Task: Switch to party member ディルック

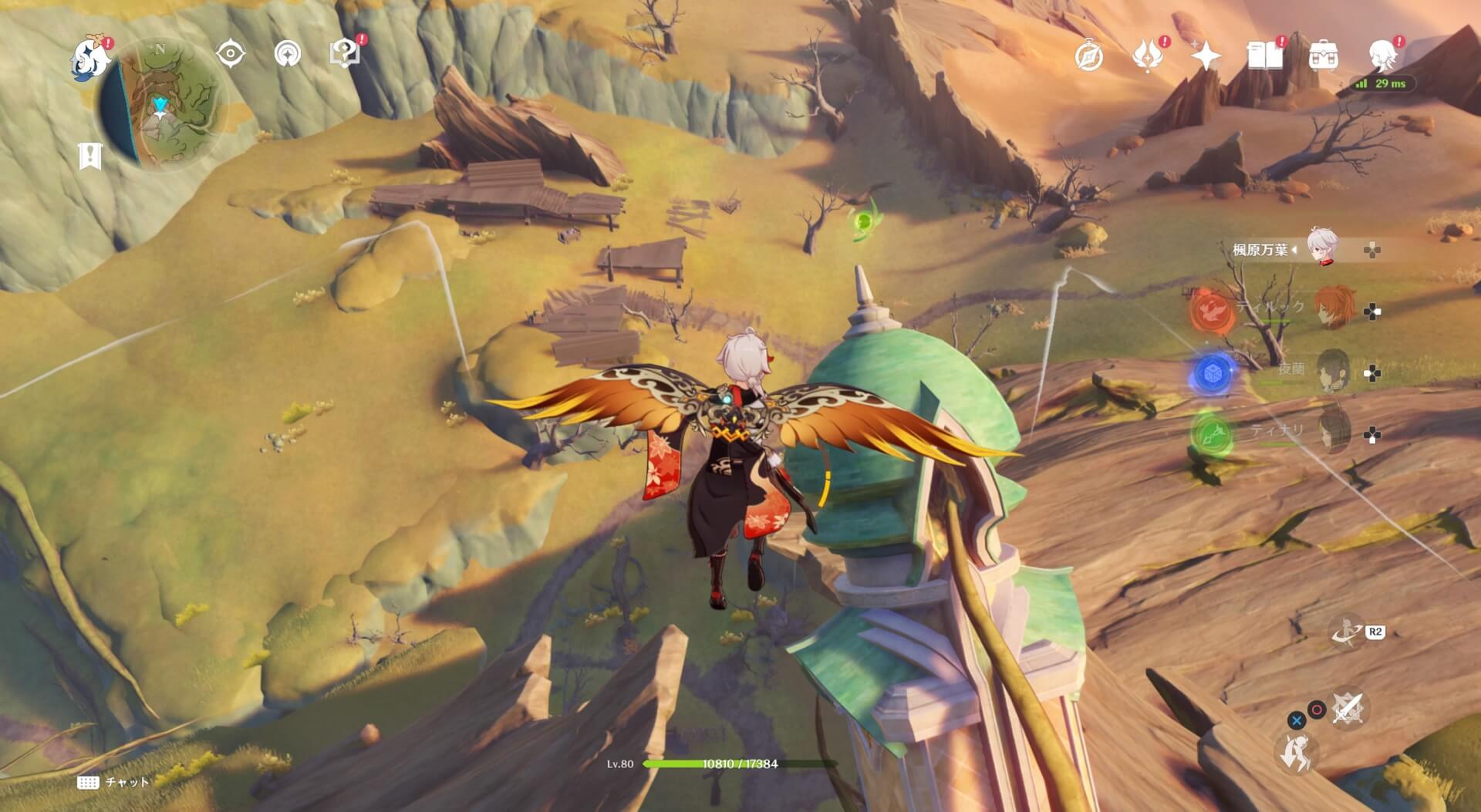Action: [1333, 308]
